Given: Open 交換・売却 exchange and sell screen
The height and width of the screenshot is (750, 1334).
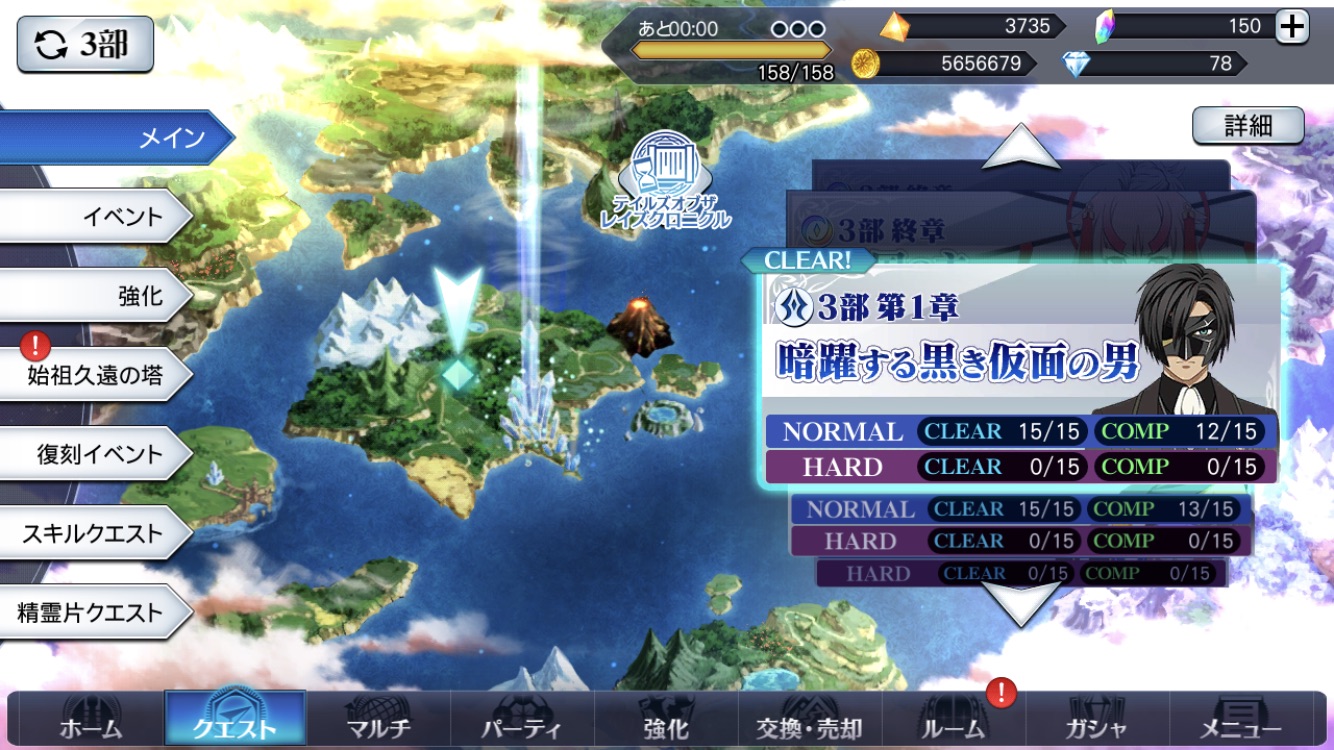Looking at the screenshot, I should coord(810,725).
